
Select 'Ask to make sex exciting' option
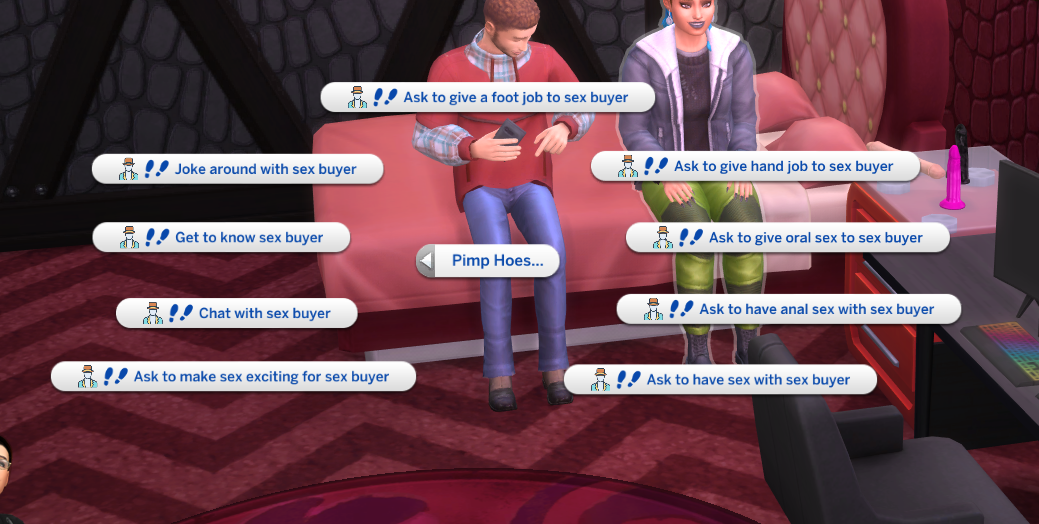click(233, 377)
